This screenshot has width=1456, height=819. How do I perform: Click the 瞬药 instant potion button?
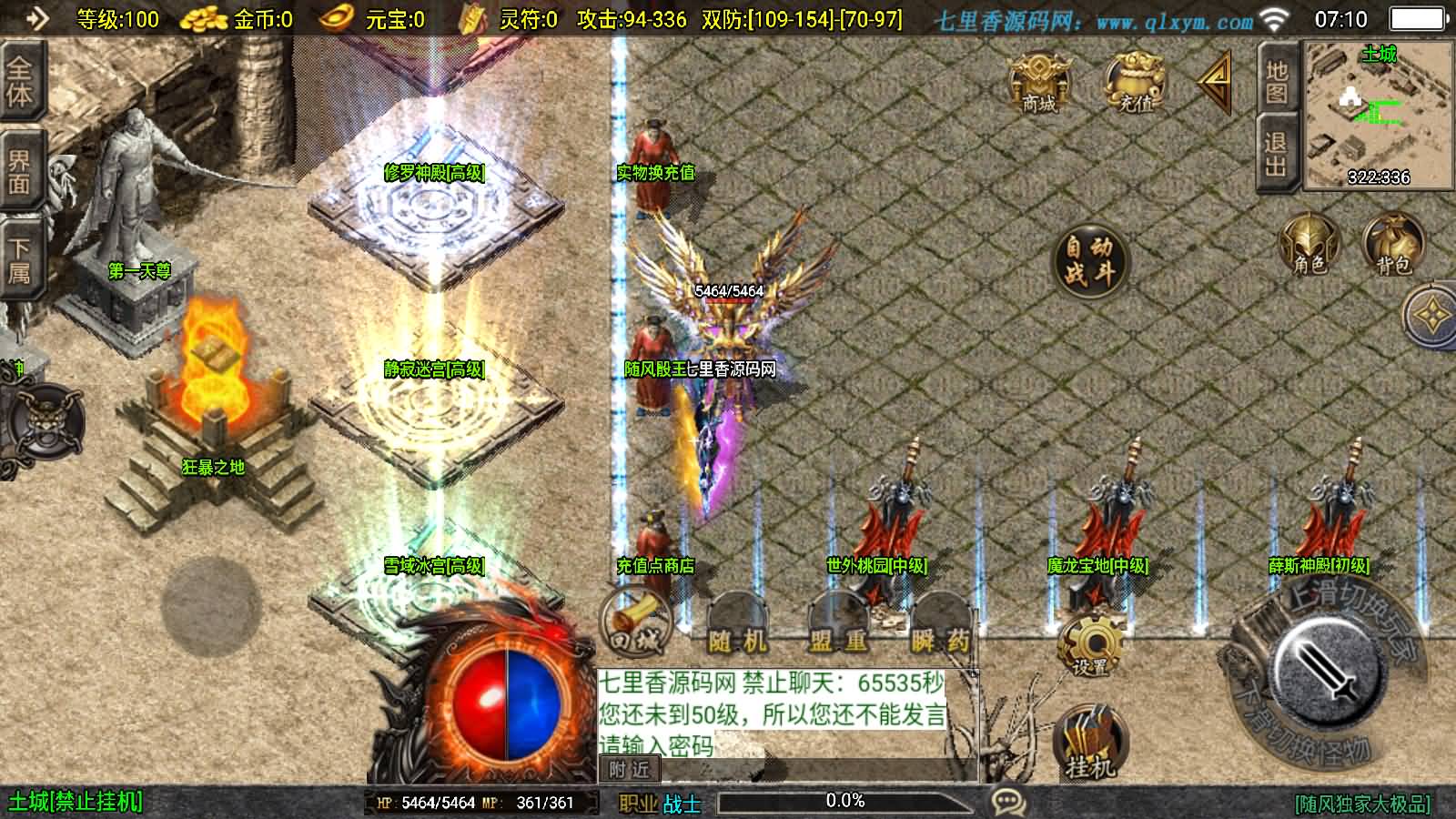[x=939, y=637]
